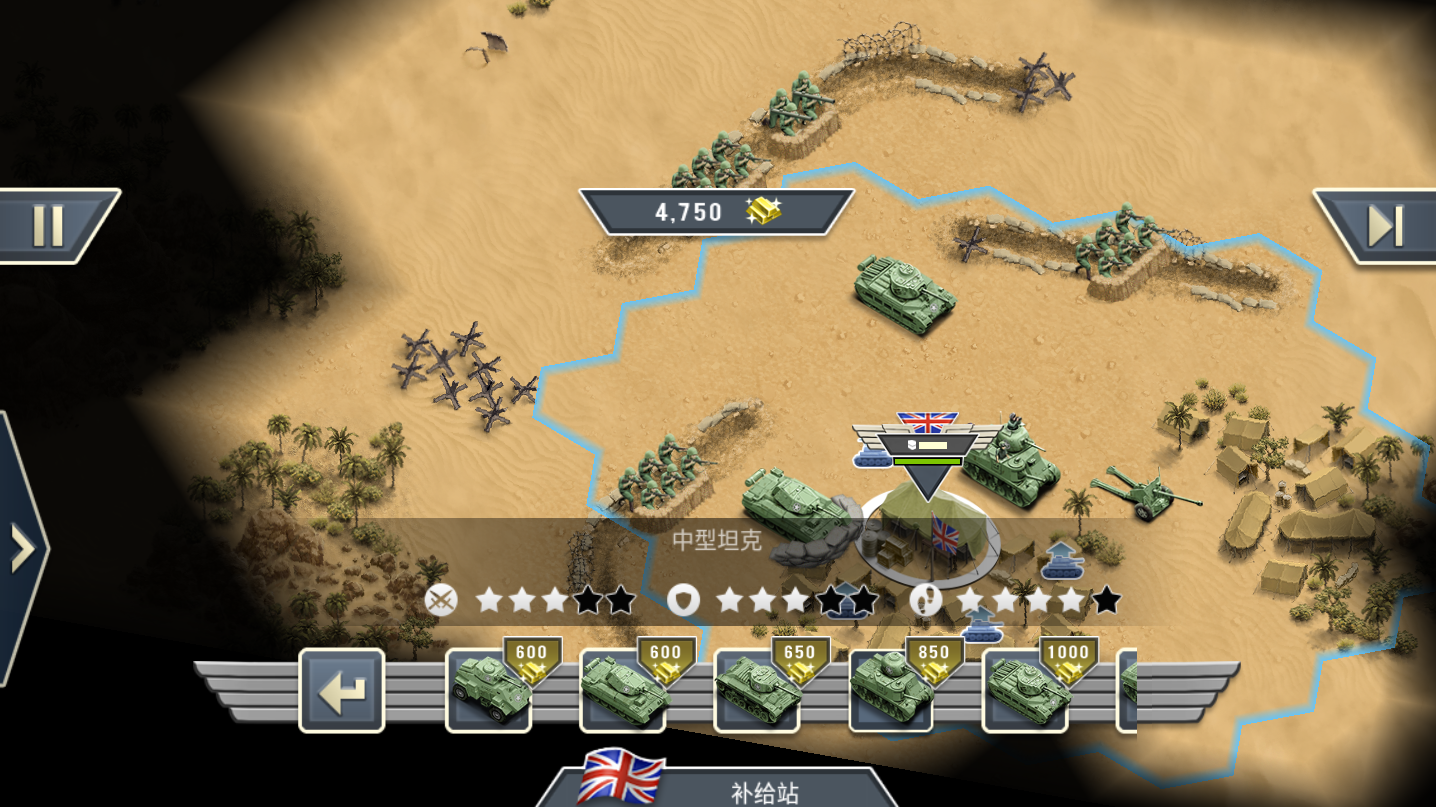Select the 850-gold tank unit
The width and height of the screenshot is (1436, 807).
892,693
